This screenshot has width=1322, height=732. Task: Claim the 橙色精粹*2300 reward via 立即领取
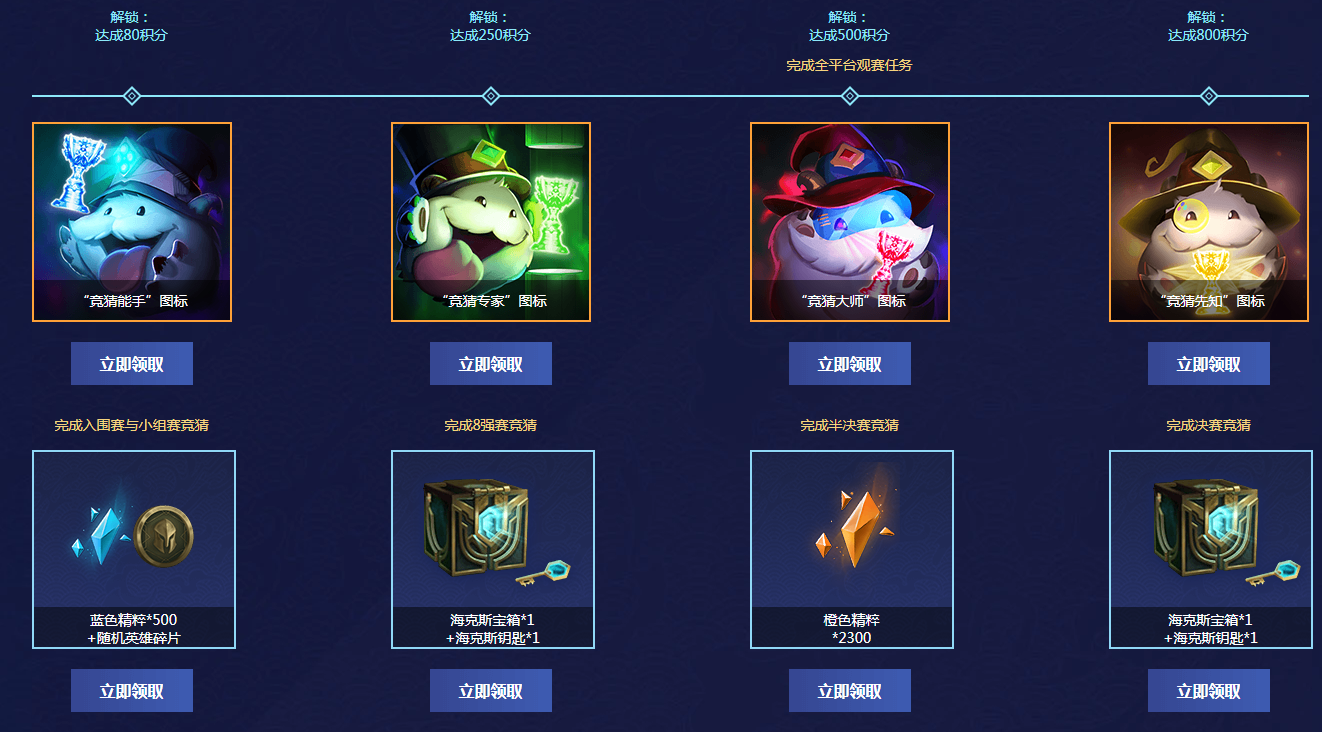[x=849, y=691]
